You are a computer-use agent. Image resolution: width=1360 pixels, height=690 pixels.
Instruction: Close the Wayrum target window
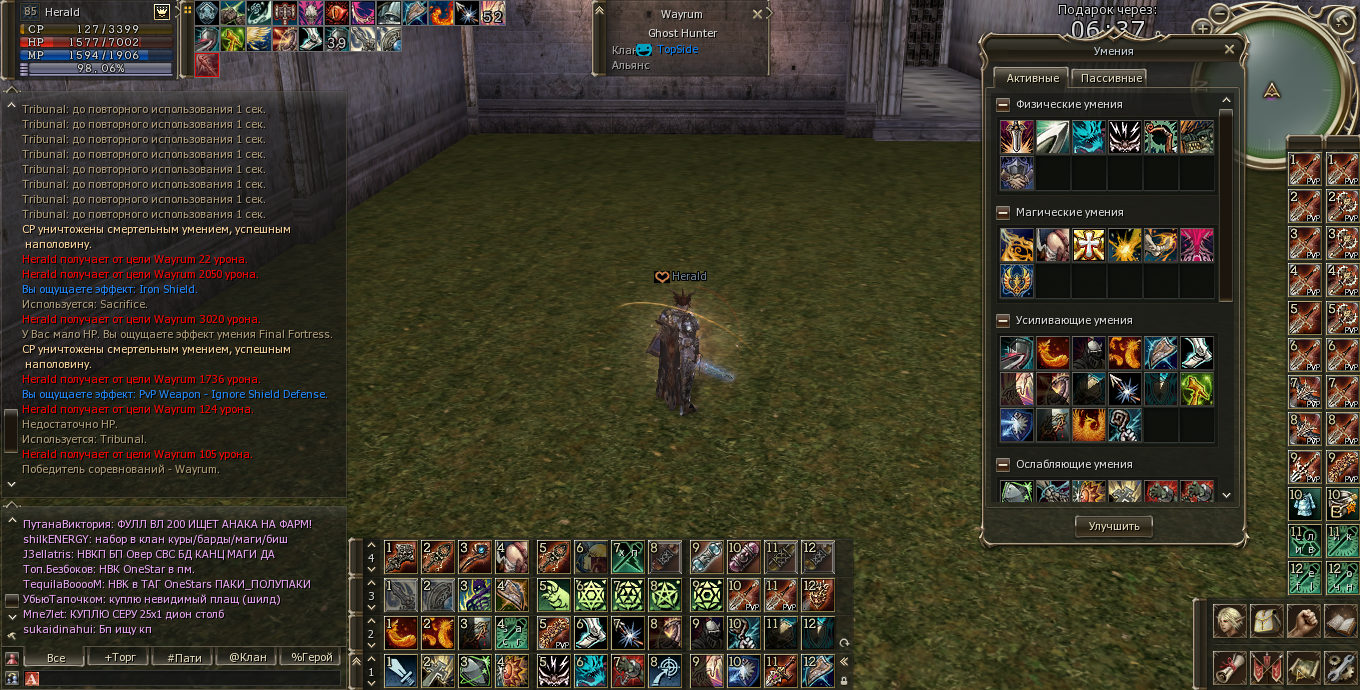(x=757, y=14)
